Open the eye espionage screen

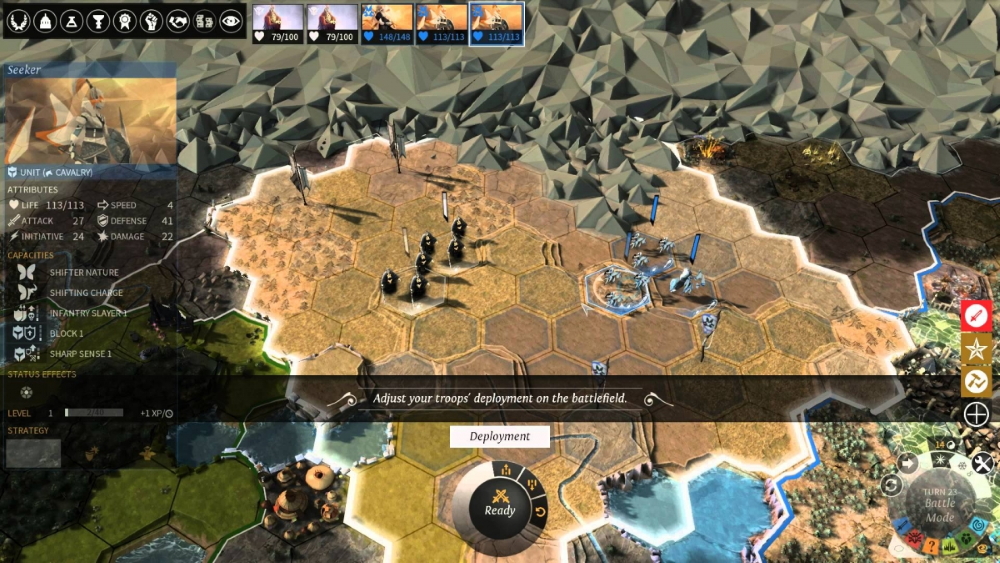click(230, 20)
